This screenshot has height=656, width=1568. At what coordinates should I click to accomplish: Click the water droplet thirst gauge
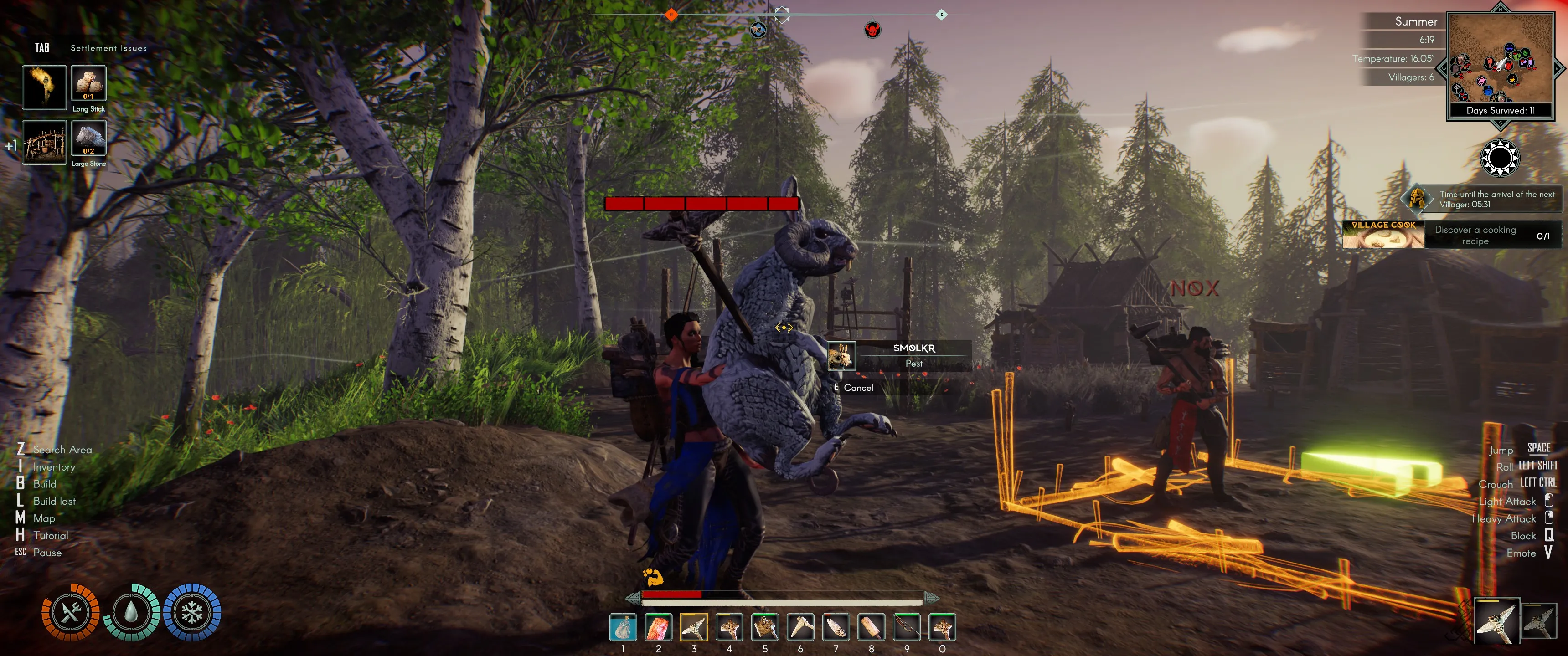coord(131,612)
